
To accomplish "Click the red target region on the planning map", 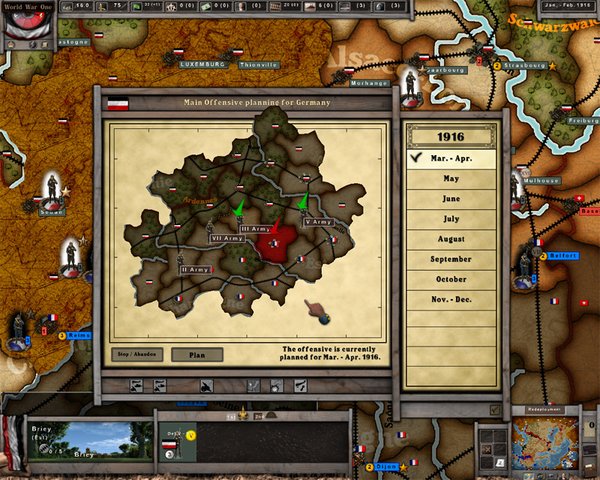I will 277,242.
